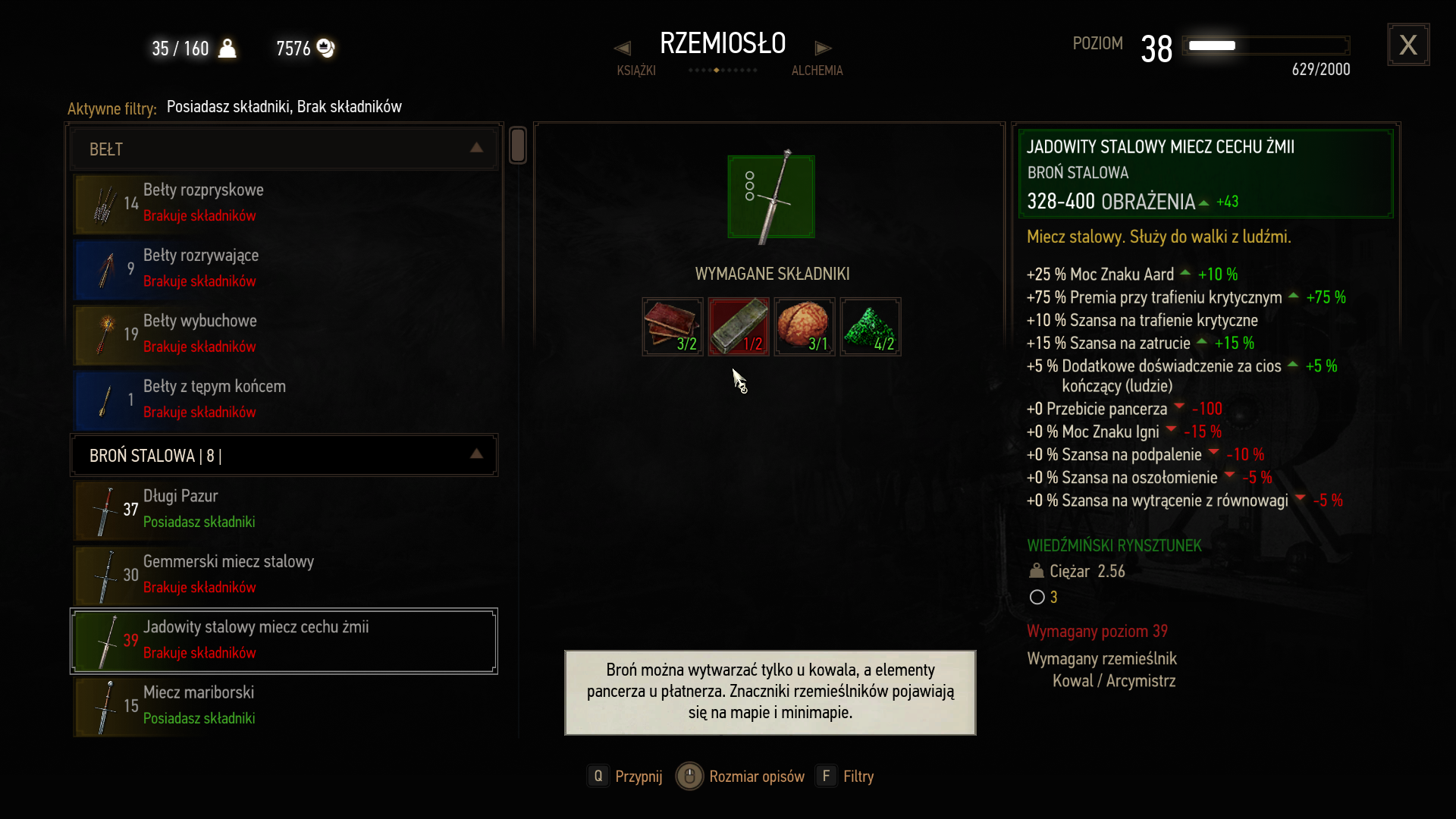
Task: Select the brain-shaped monster ingredient slot
Action: 805,327
